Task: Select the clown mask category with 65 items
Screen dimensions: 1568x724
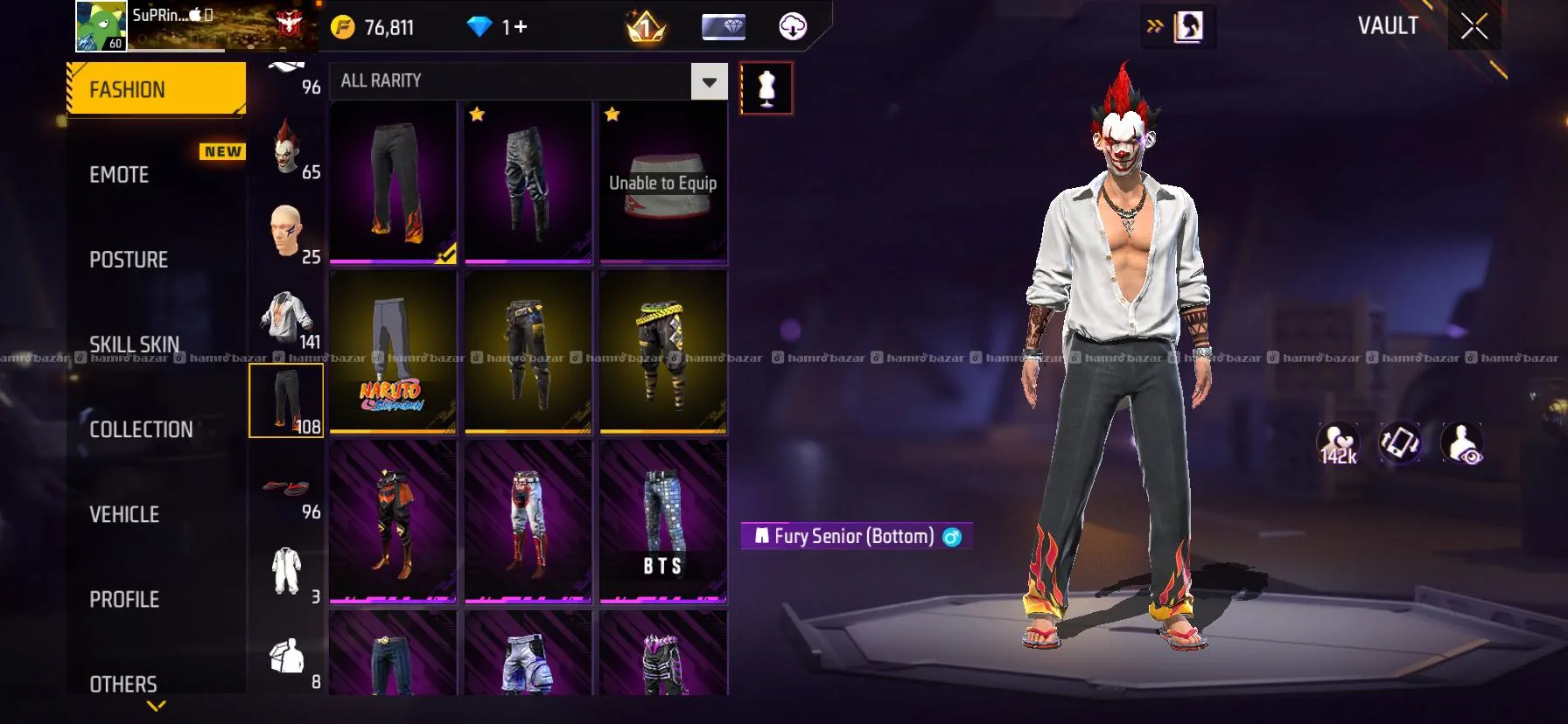Action: pyautogui.click(x=287, y=149)
